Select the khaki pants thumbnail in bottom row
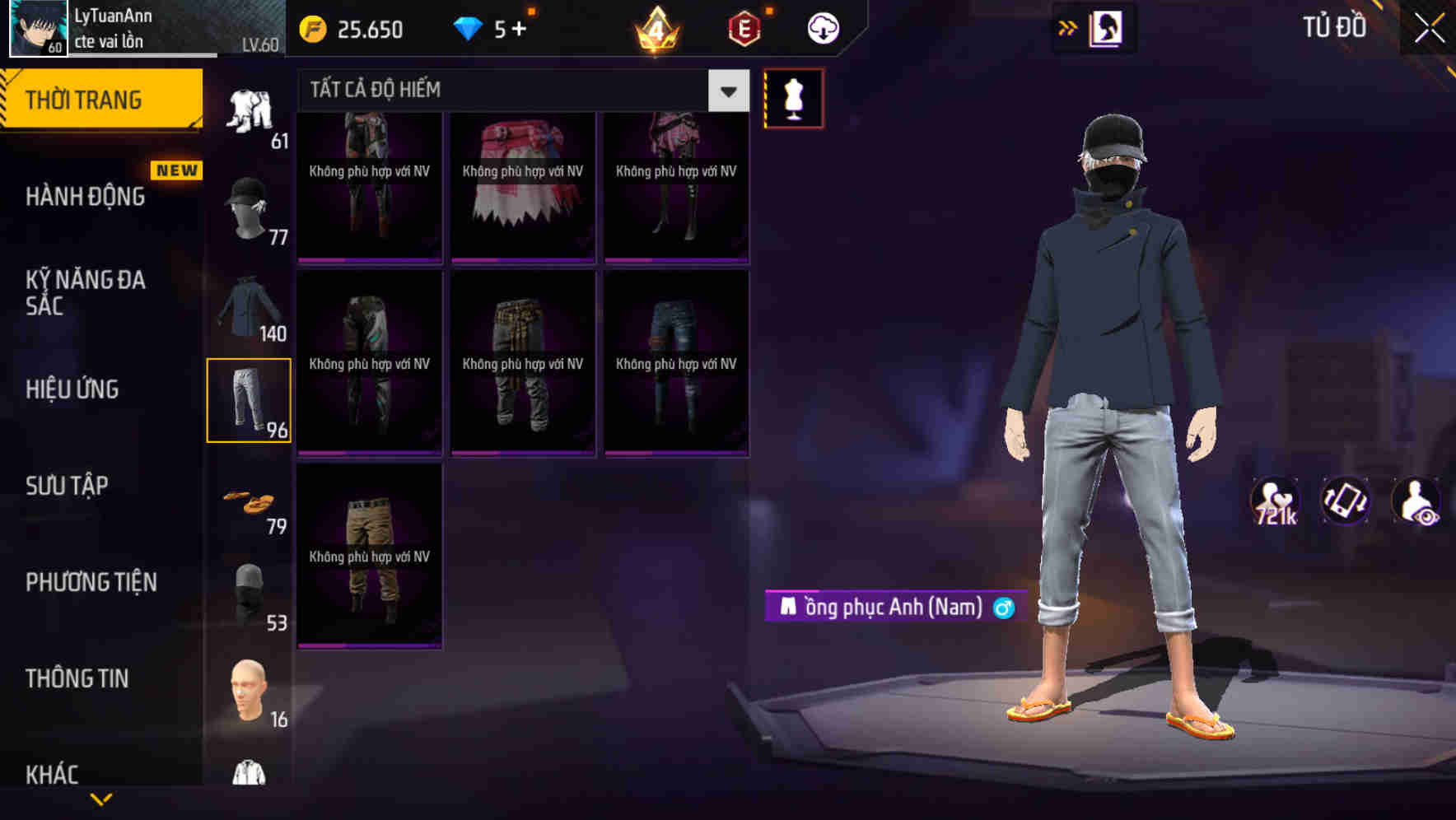The height and width of the screenshot is (820, 1456). point(369,556)
